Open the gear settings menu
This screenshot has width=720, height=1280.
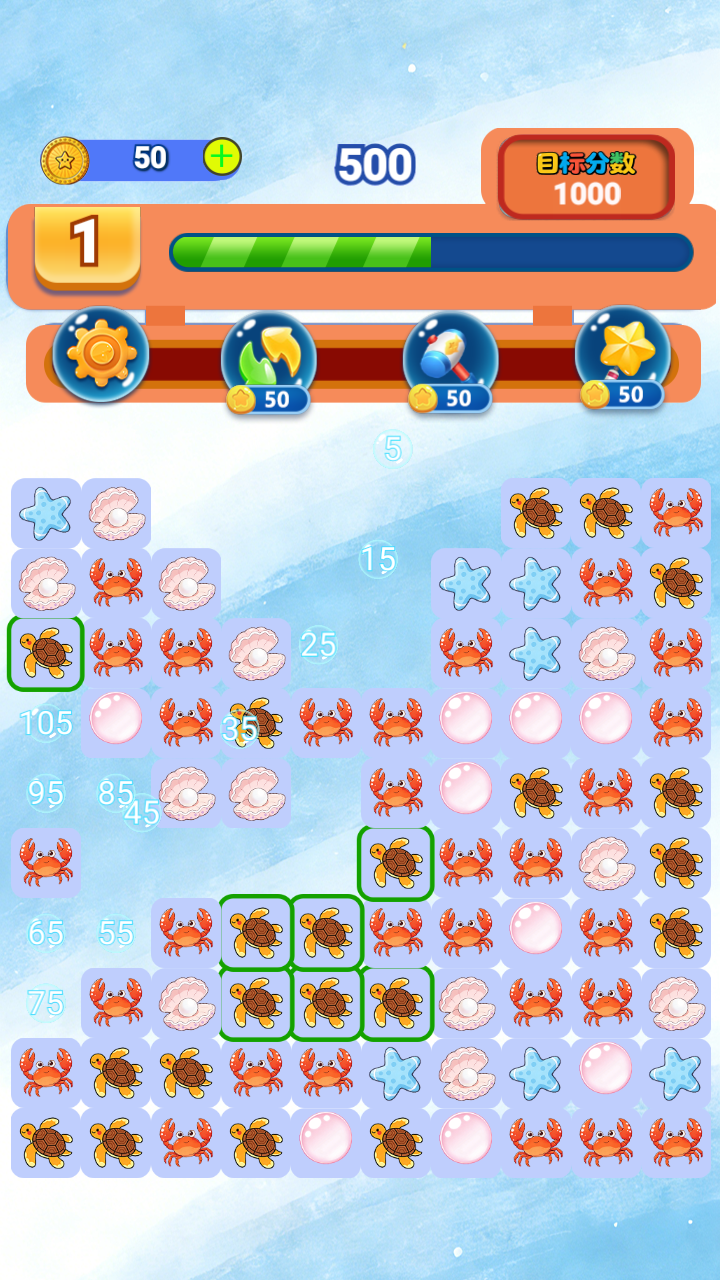coord(100,354)
